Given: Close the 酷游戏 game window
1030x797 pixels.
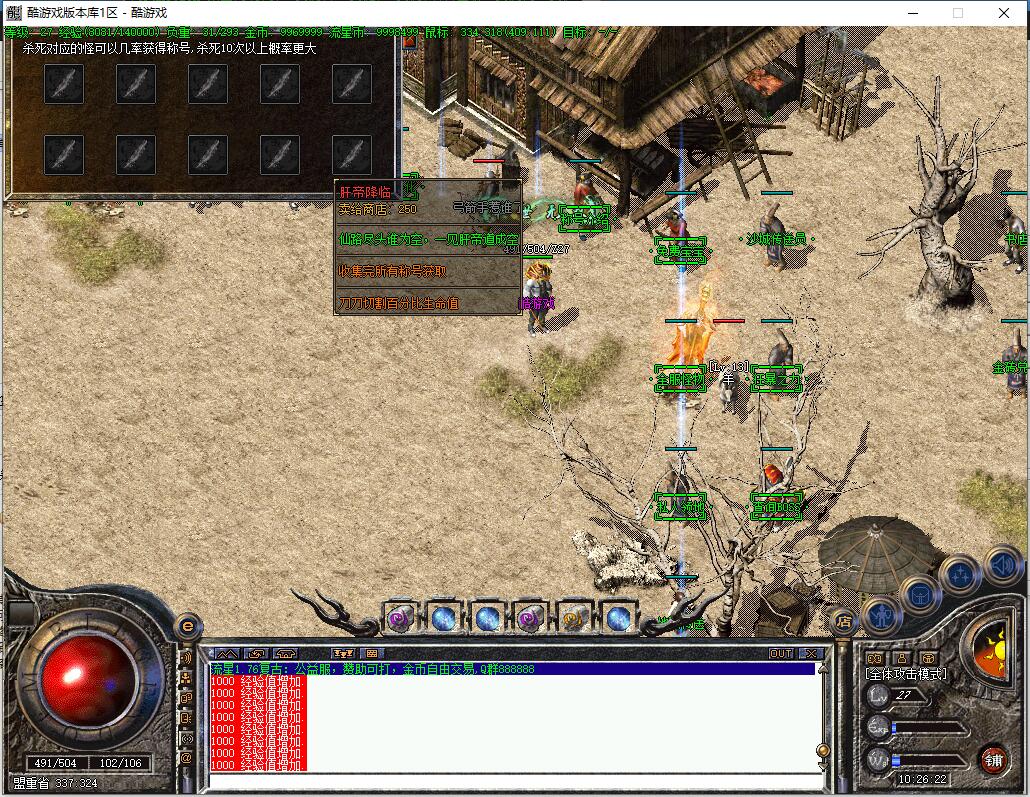Looking at the screenshot, I should pos(1004,13).
